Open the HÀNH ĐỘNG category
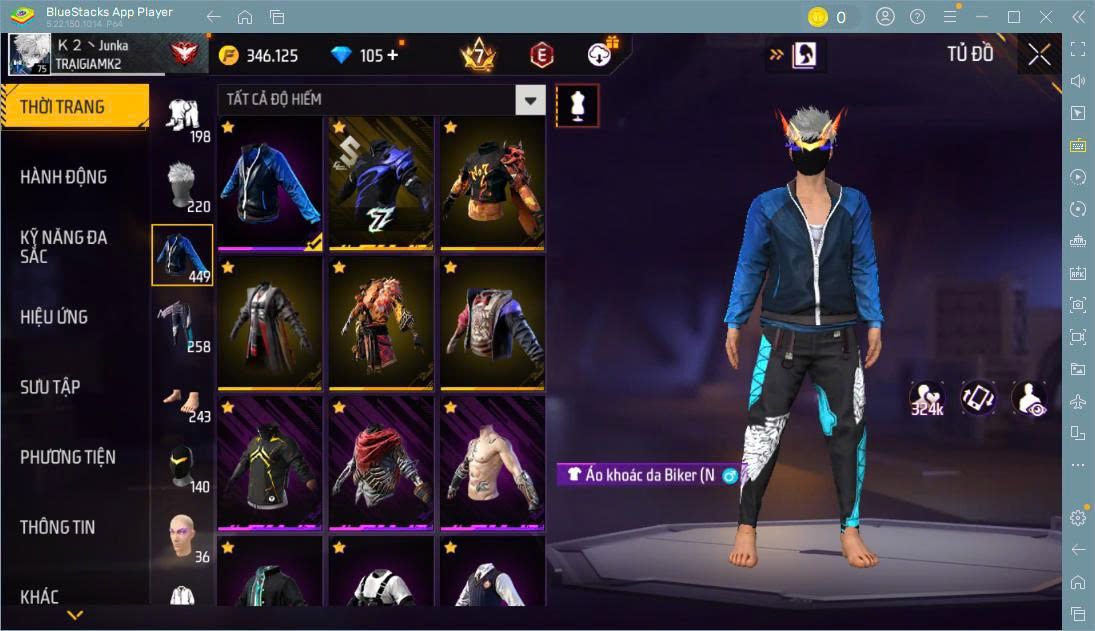Image resolution: width=1095 pixels, height=631 pixels. [x=64, y=177]
